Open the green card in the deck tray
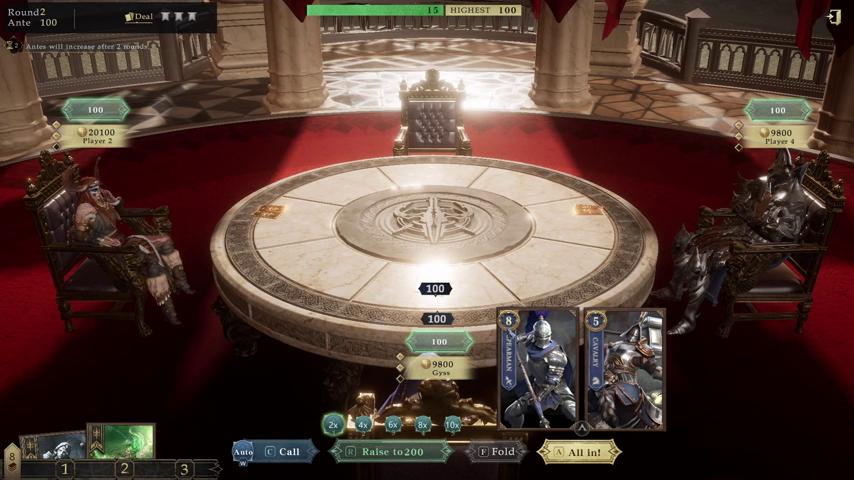The image size is (854, 480). [x=121, y=441]
